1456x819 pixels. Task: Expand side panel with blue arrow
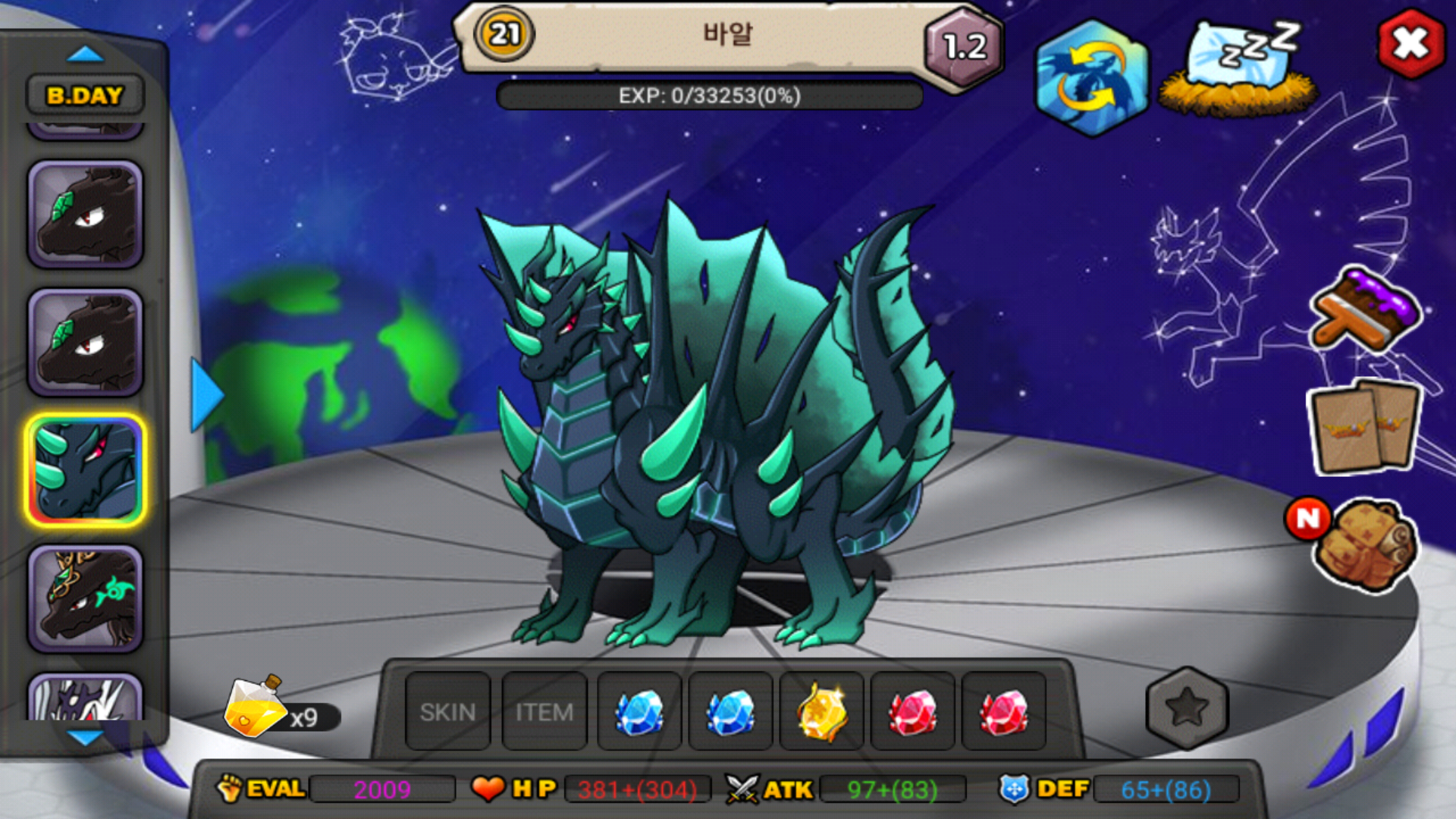click(x=205, y=394)
